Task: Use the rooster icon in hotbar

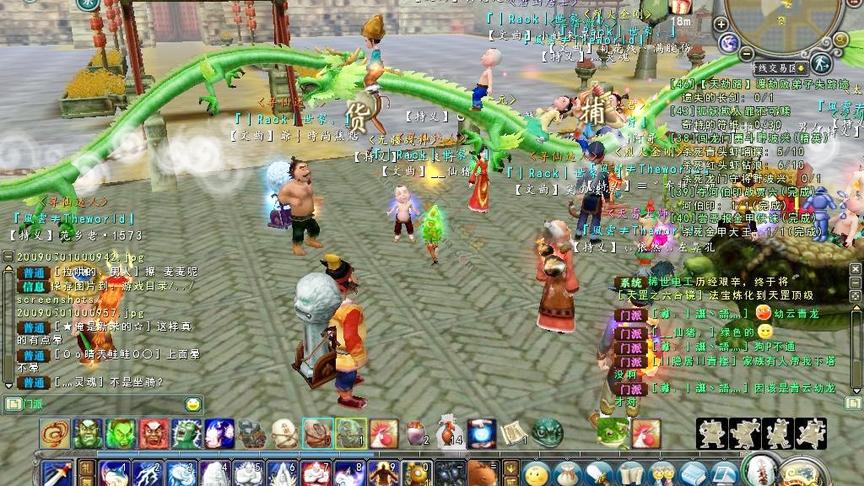Action: tap(384, 434)
